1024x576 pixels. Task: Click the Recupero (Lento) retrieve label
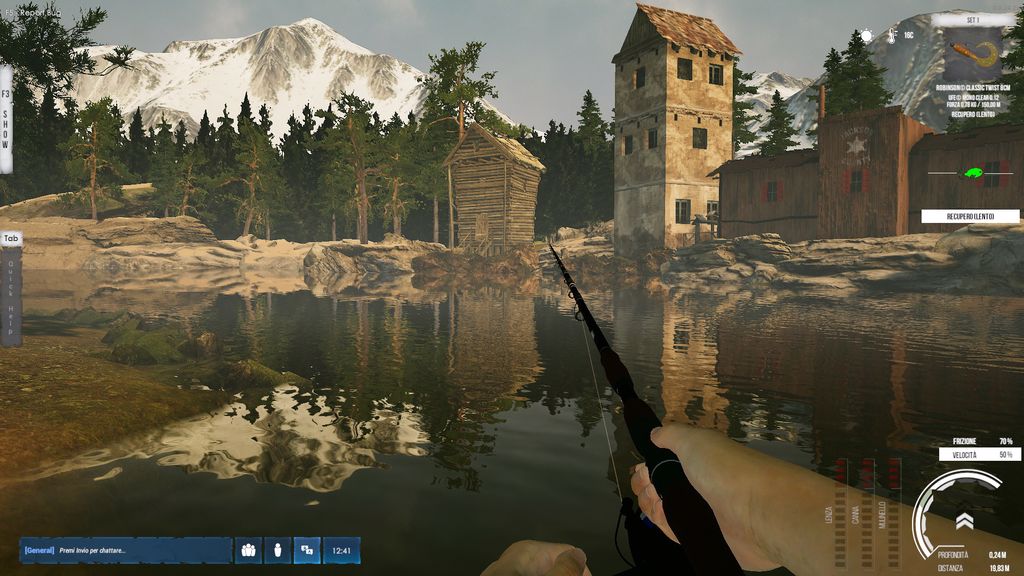[x=970, y=216]
